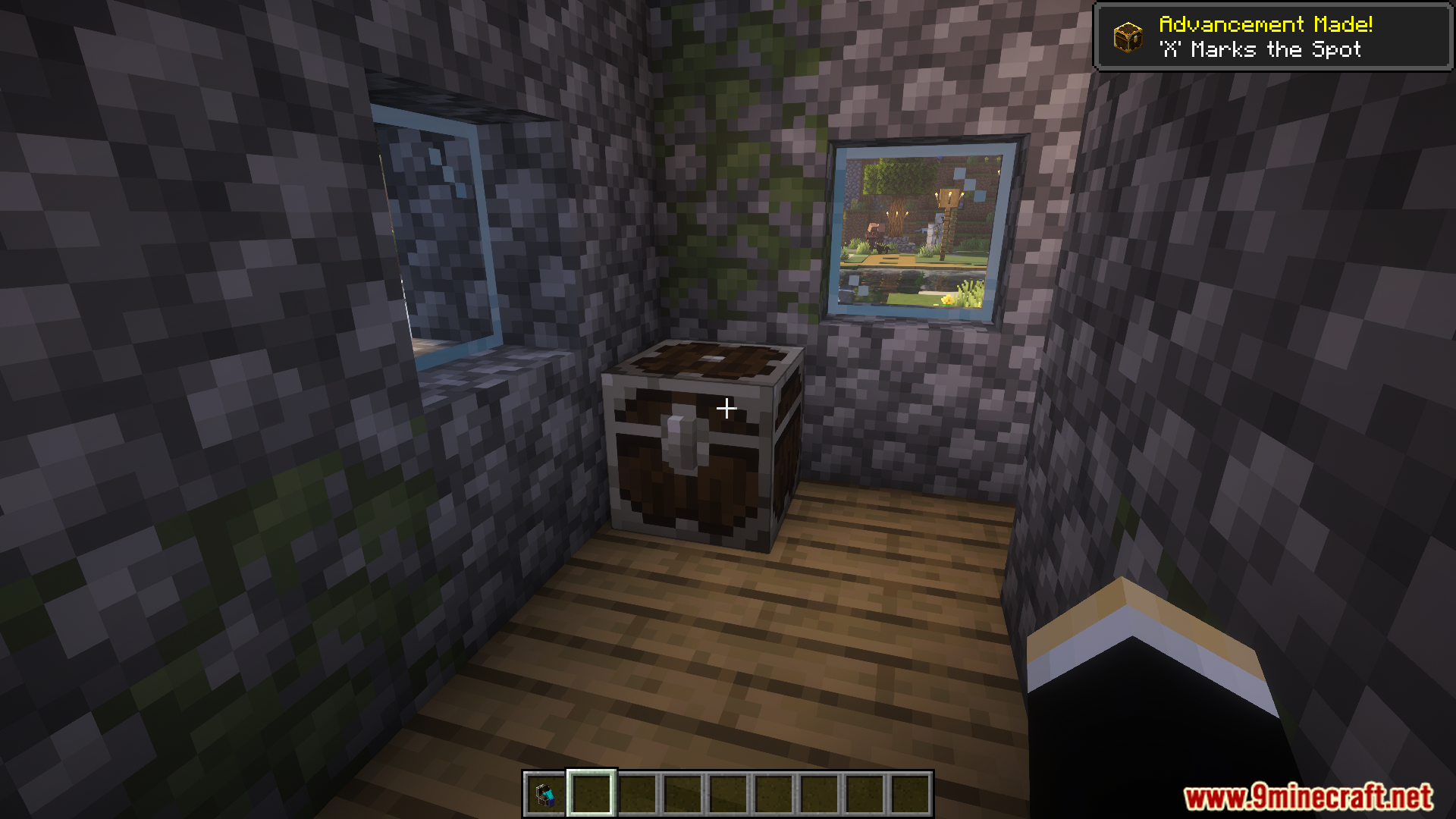Click the right window's glass pane

(x=921, y=227)
